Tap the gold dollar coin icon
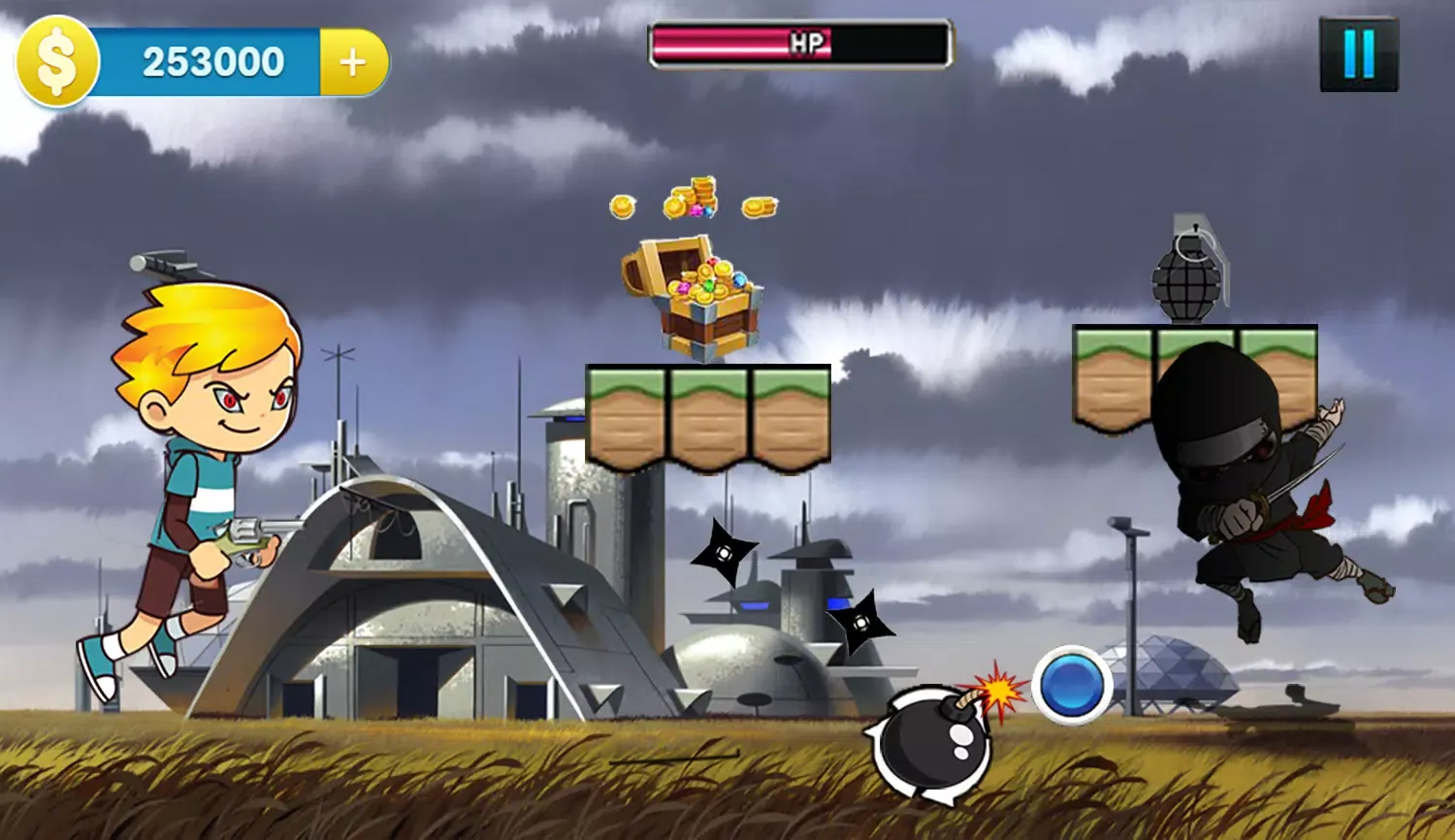Image resolution: width=1455 pixels, height=840 pixels. 56,62
